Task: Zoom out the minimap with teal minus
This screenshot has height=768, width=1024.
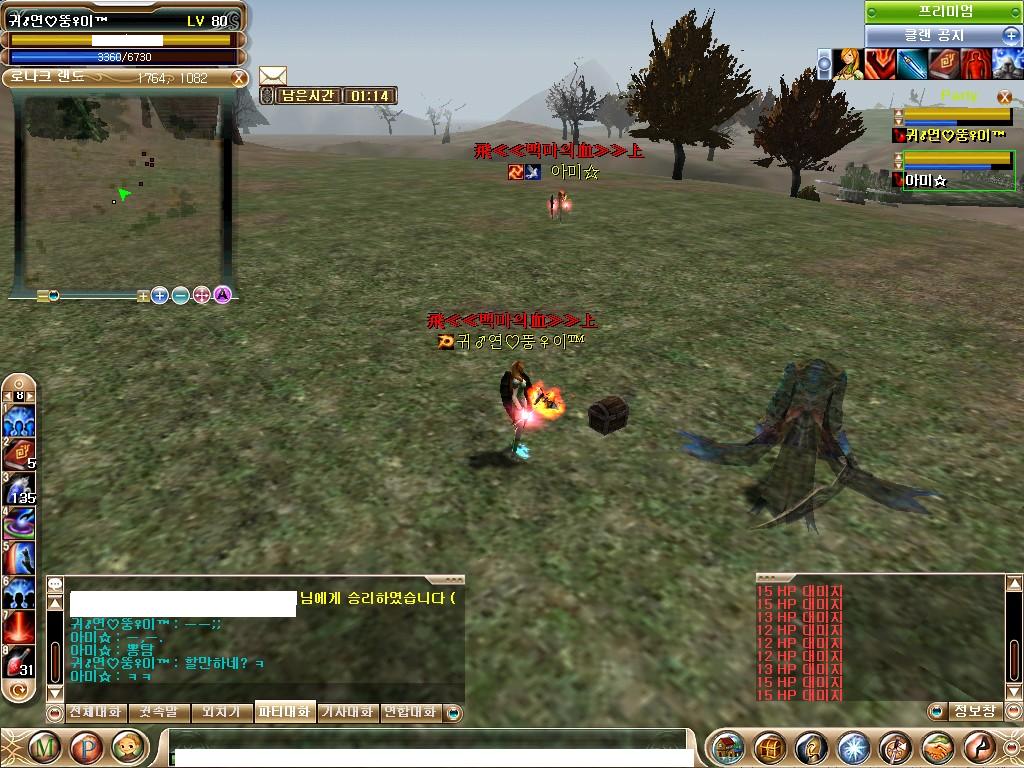Action: (181, 295)
